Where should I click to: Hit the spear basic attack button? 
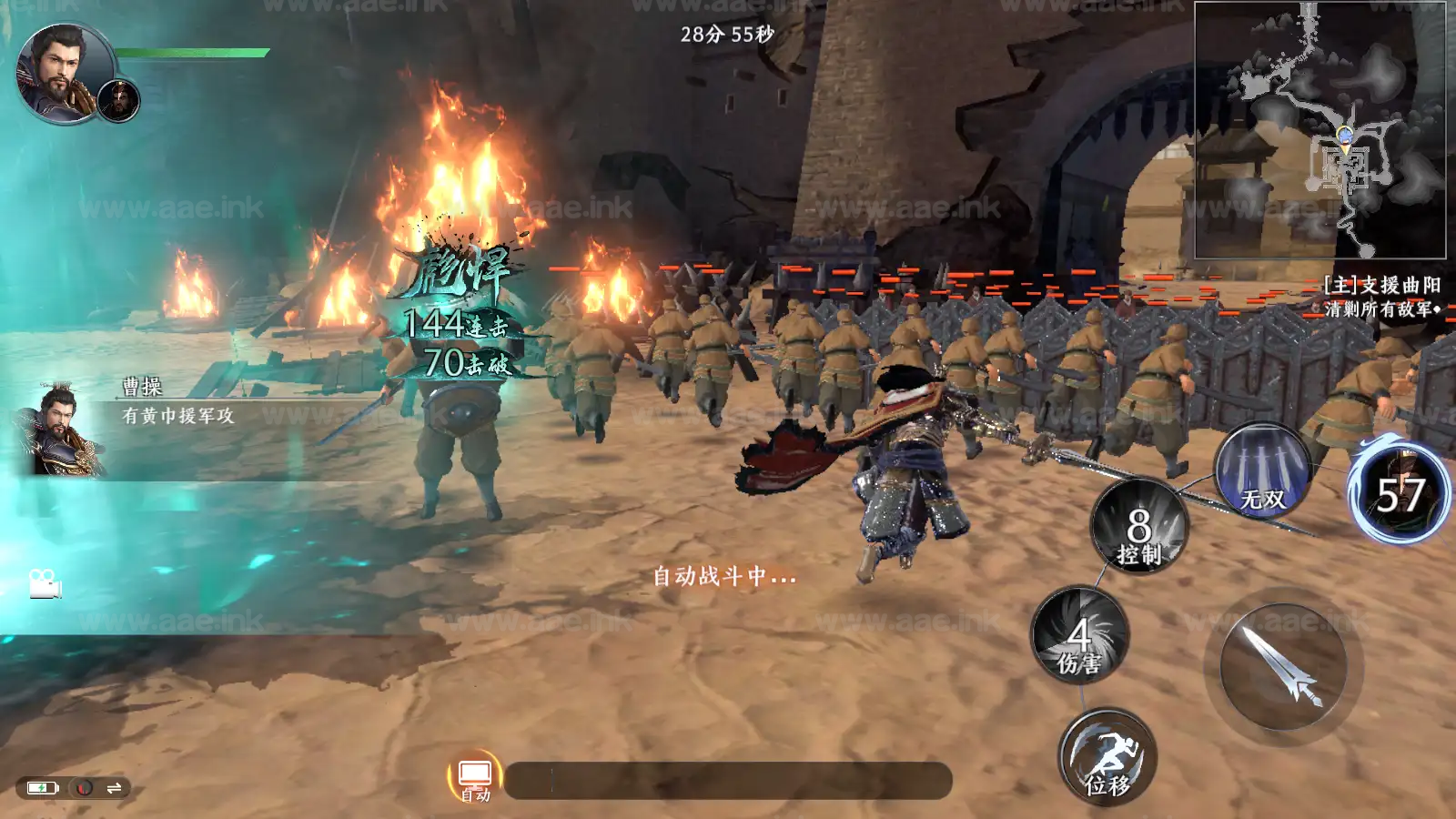(1283, 667)
